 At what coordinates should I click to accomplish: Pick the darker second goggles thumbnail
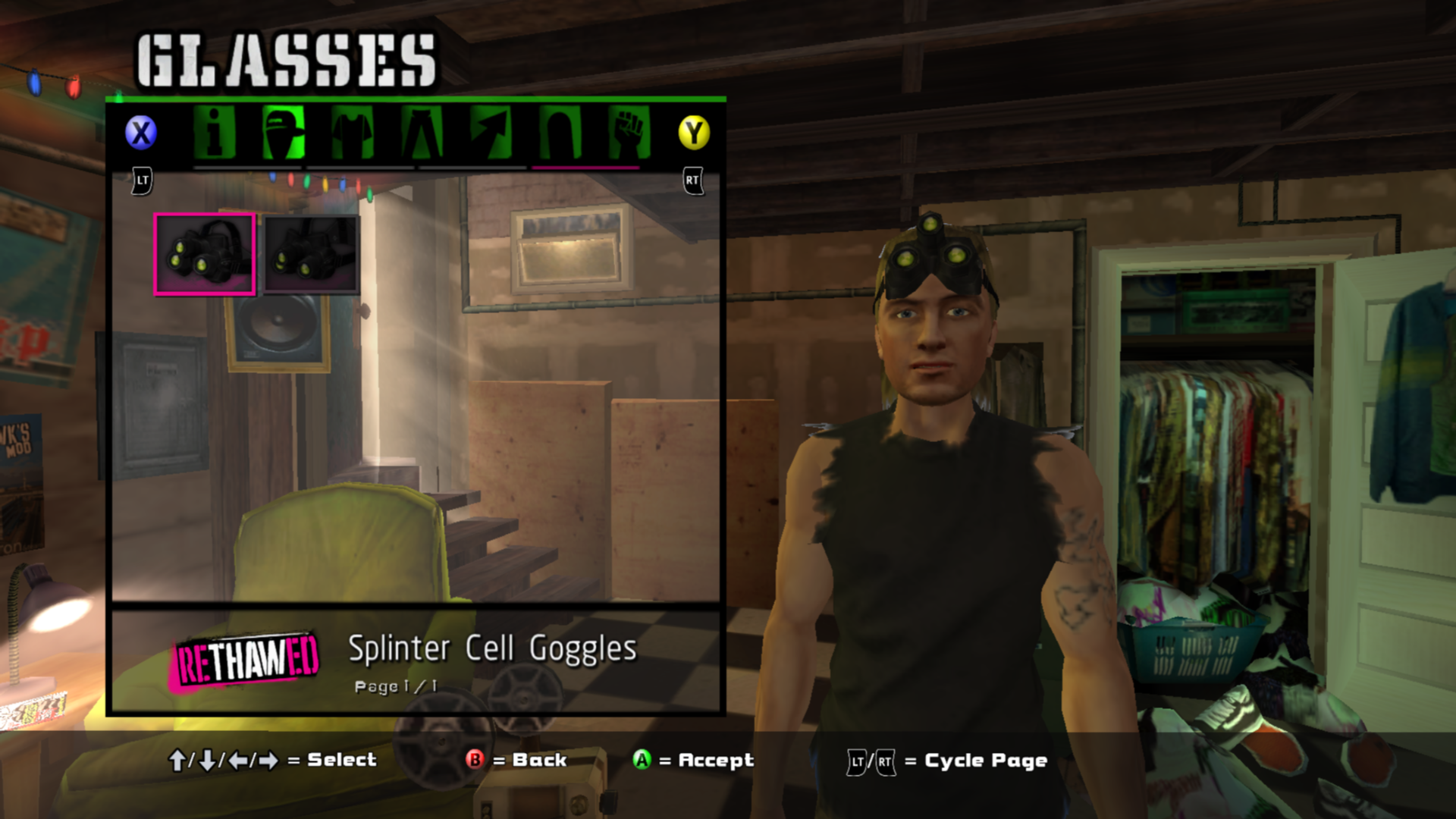point(311,254)
